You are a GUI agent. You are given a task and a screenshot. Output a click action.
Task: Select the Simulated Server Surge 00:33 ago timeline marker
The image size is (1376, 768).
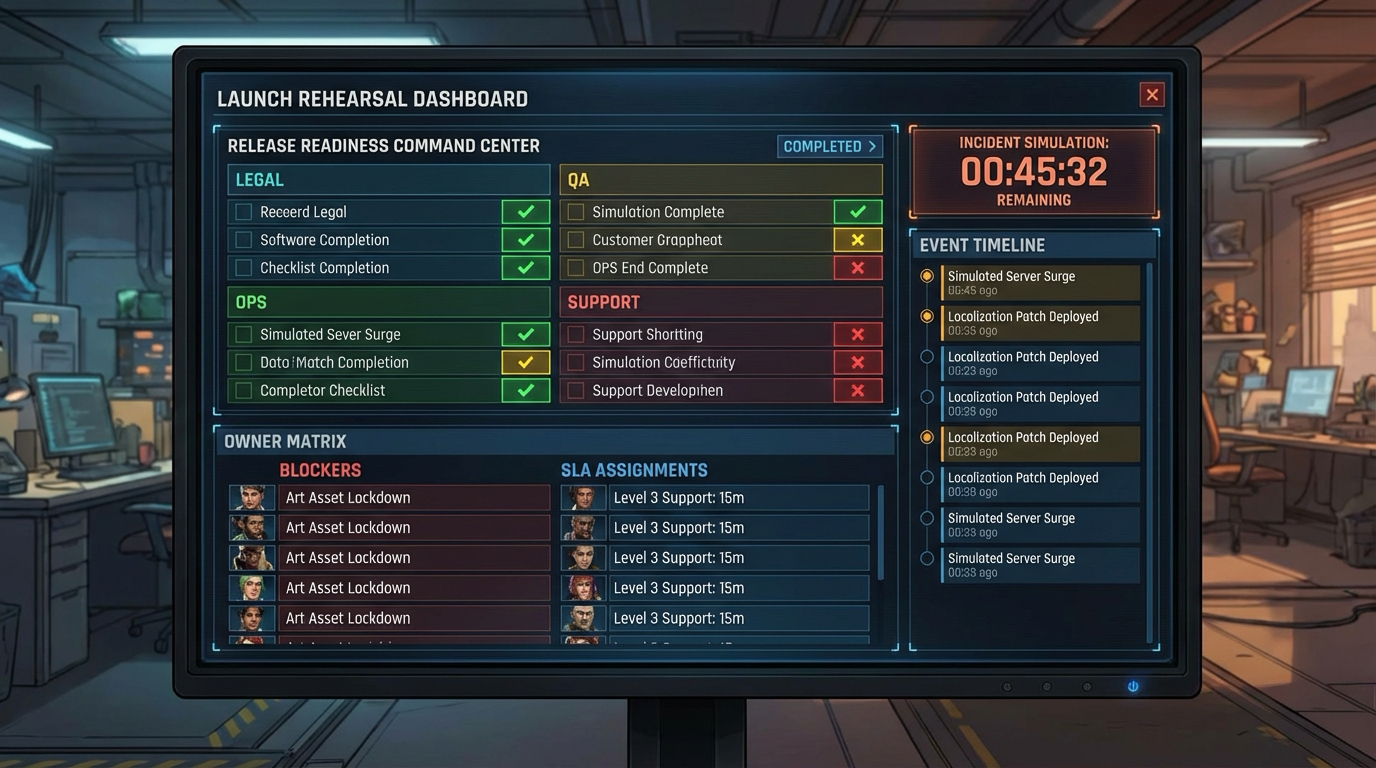click(927, 518)
